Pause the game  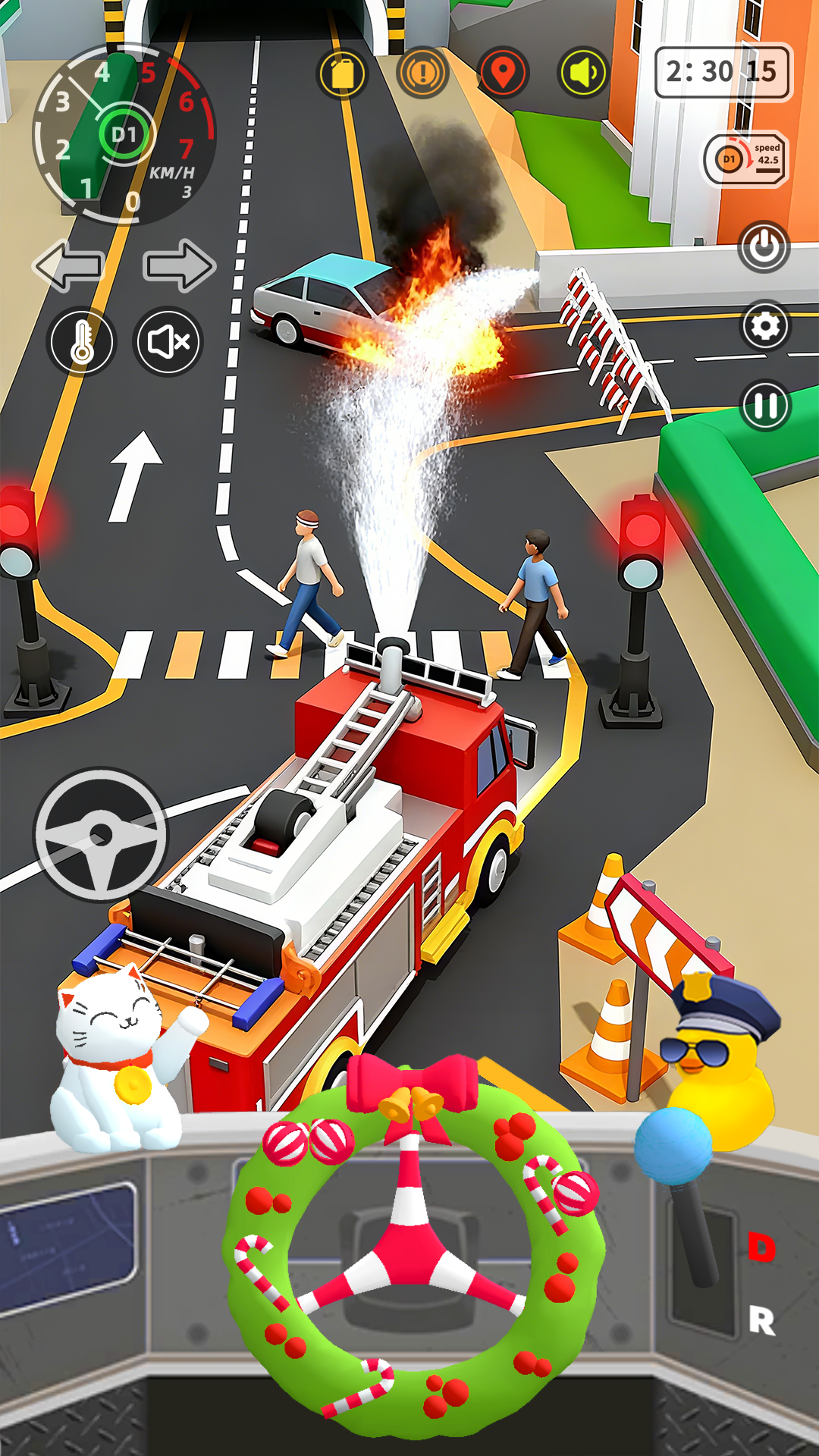(765, 406)
